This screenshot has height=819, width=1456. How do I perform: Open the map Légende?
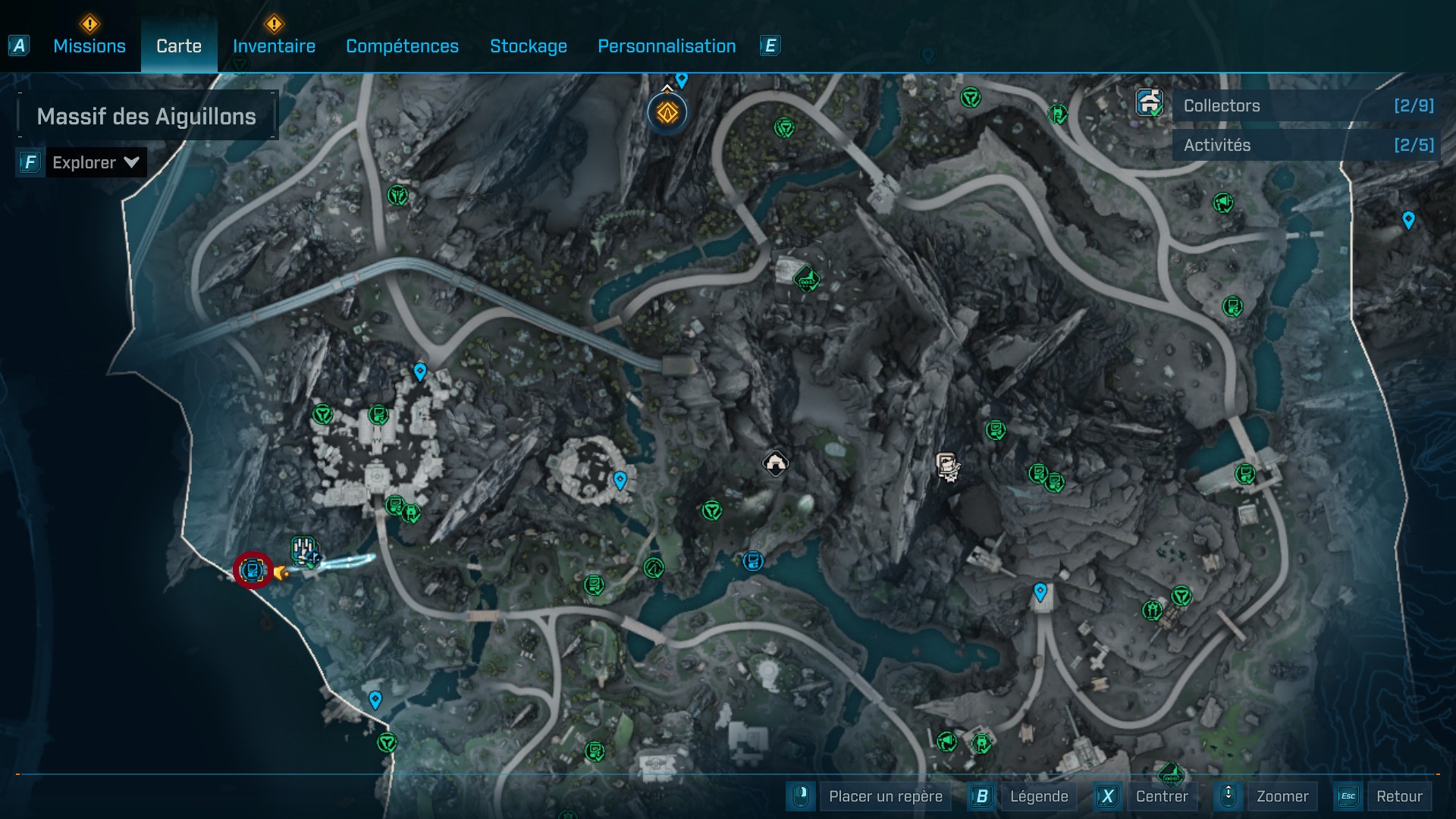click(x=1040, y=796)
